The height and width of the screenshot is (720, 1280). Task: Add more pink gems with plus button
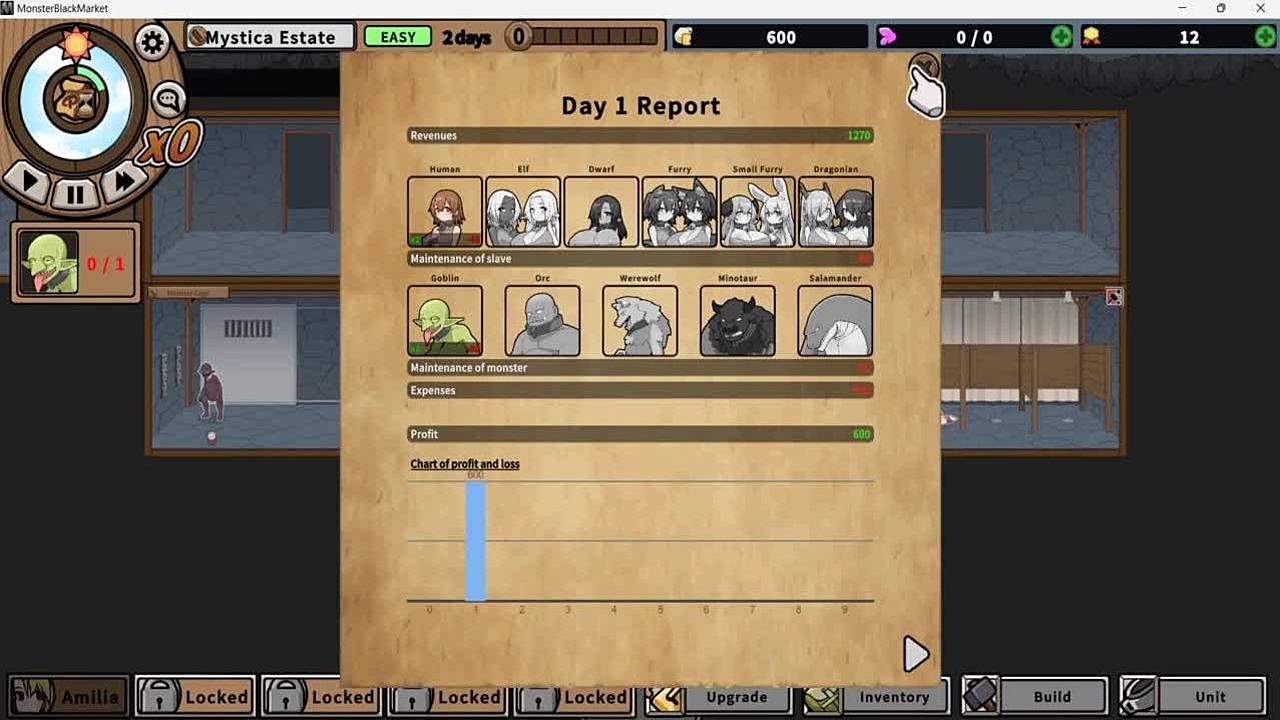(1062, 37)
